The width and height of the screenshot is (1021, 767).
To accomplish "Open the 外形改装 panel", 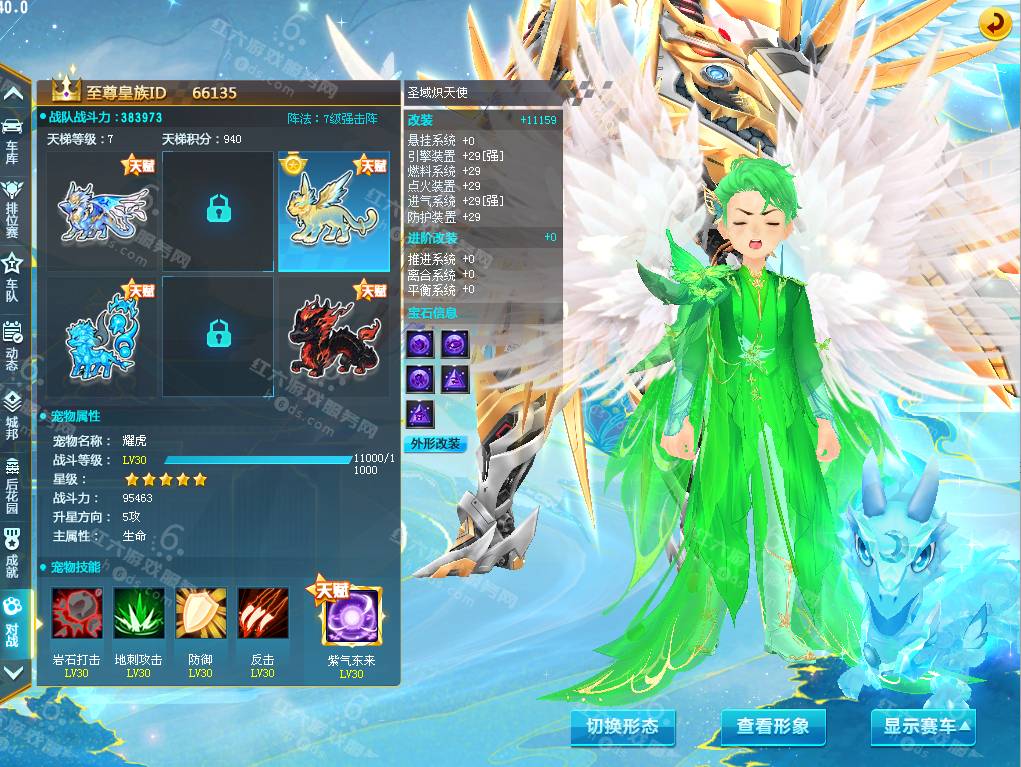I will (436, 443).
